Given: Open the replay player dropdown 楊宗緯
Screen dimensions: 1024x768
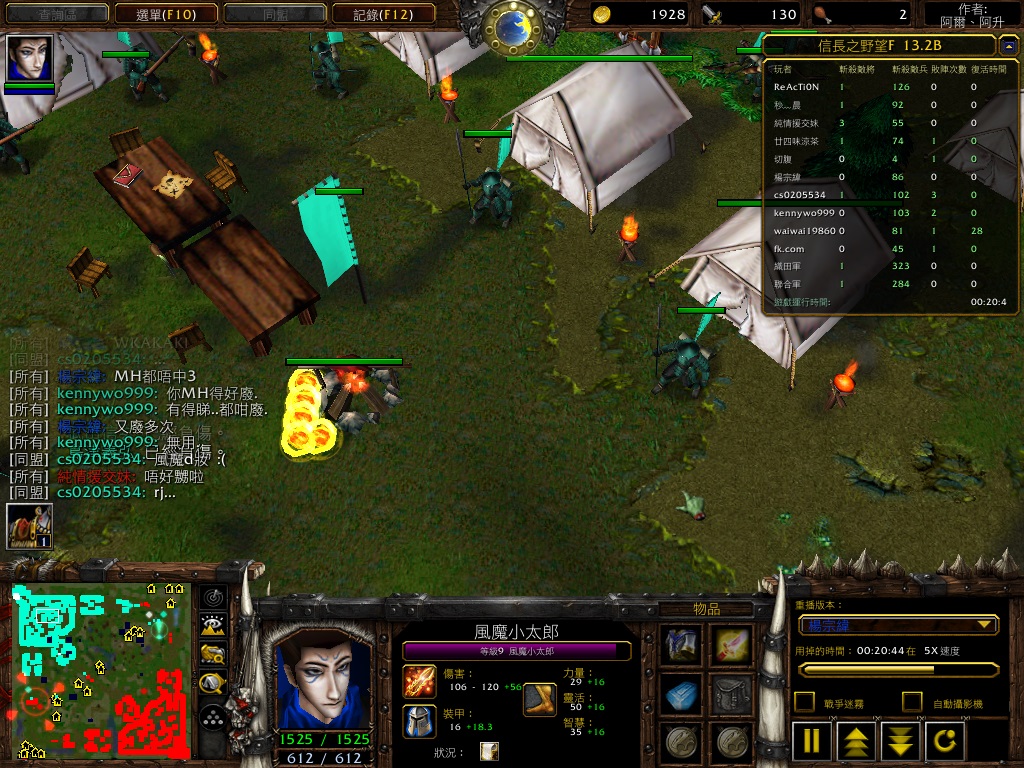Looking at the screenshot, I should click(898, 625).
